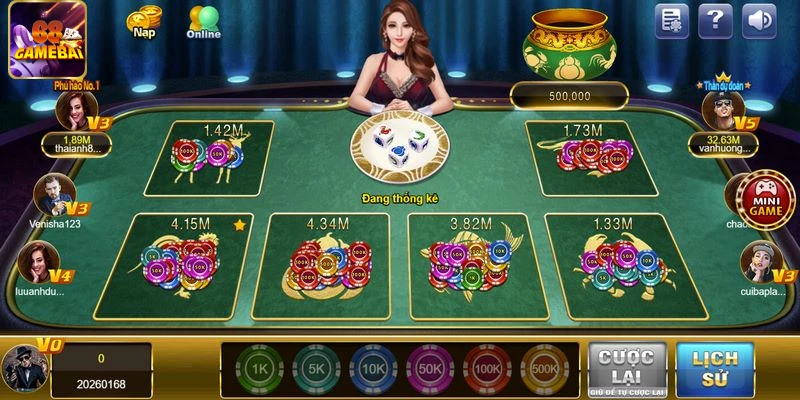Open the rules document button
Image resolution: width=800 pixels, height=400 pixels.
pos(672,20)
